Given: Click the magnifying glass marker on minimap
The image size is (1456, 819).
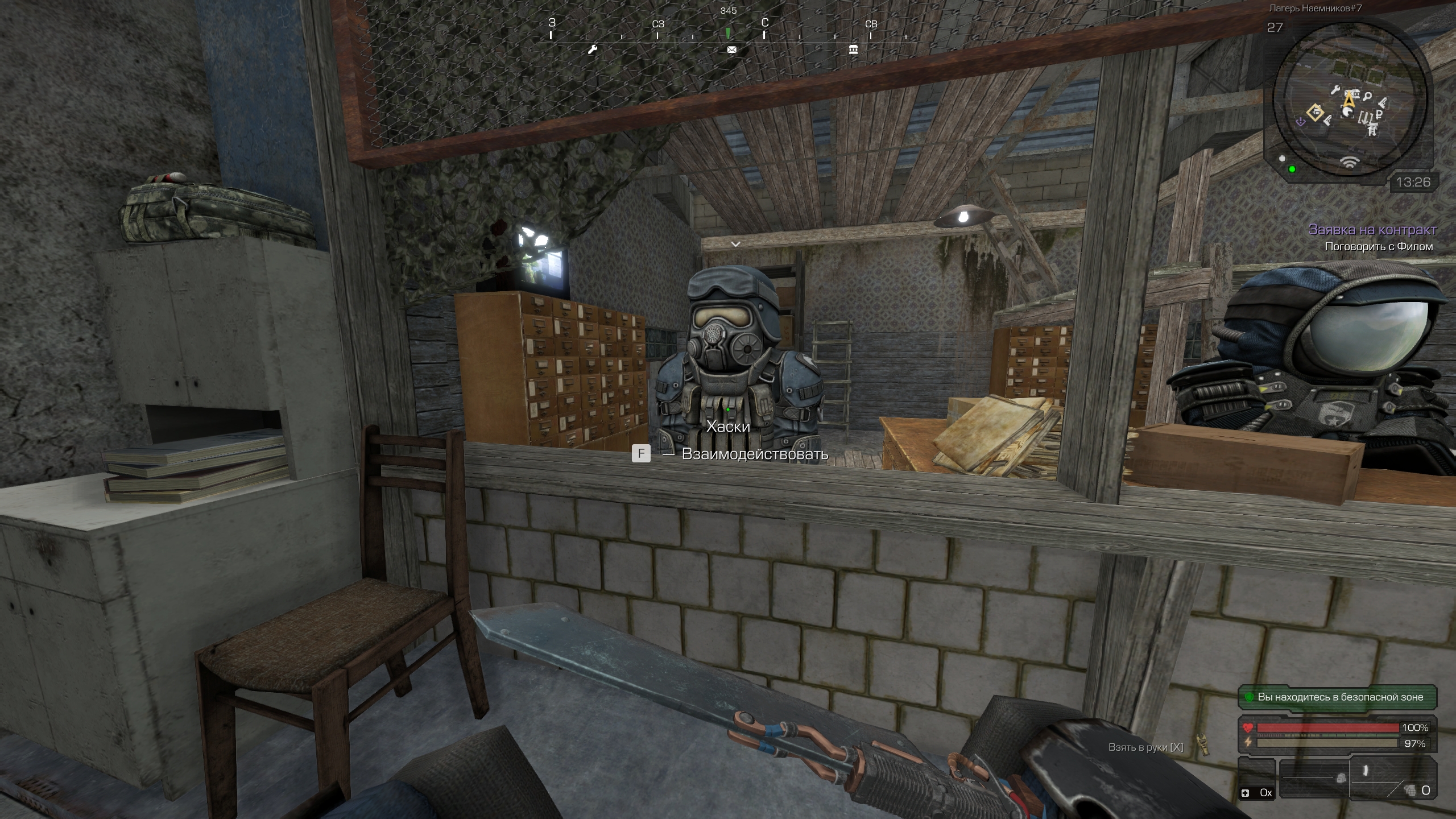Looking at the screenshot, I should (1367, 96).
